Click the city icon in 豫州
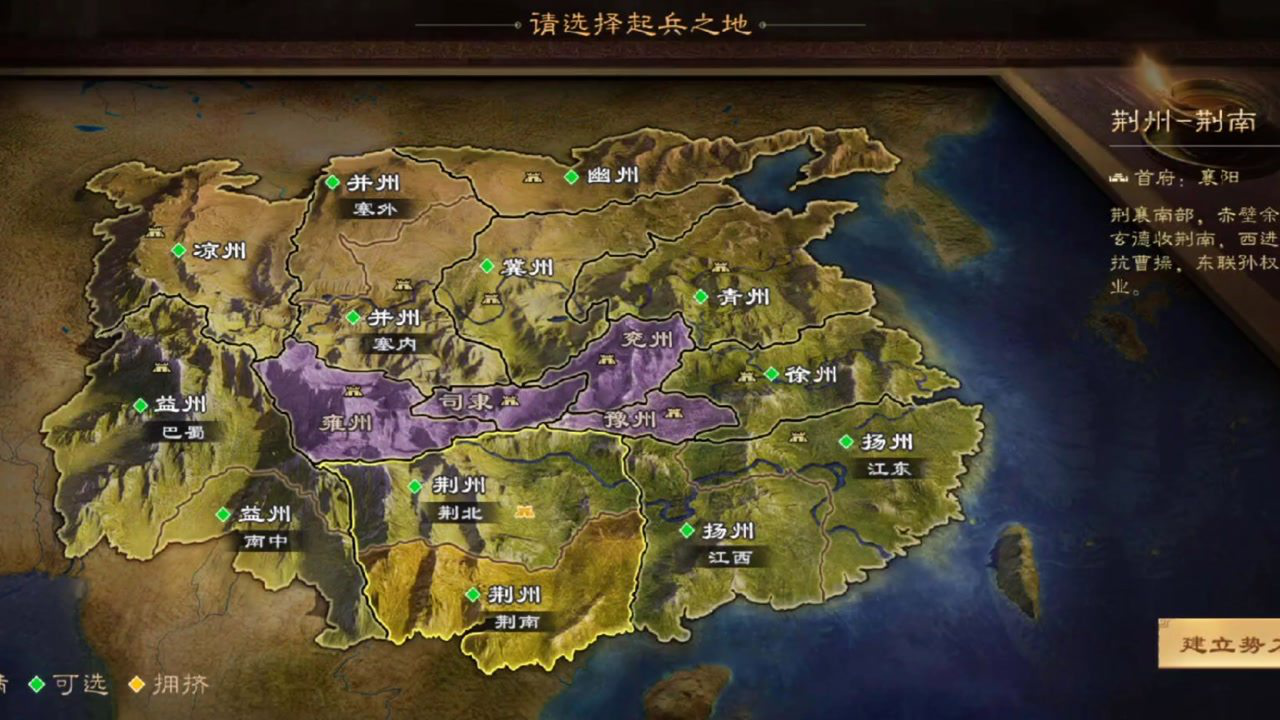 (x=674, y=412)
